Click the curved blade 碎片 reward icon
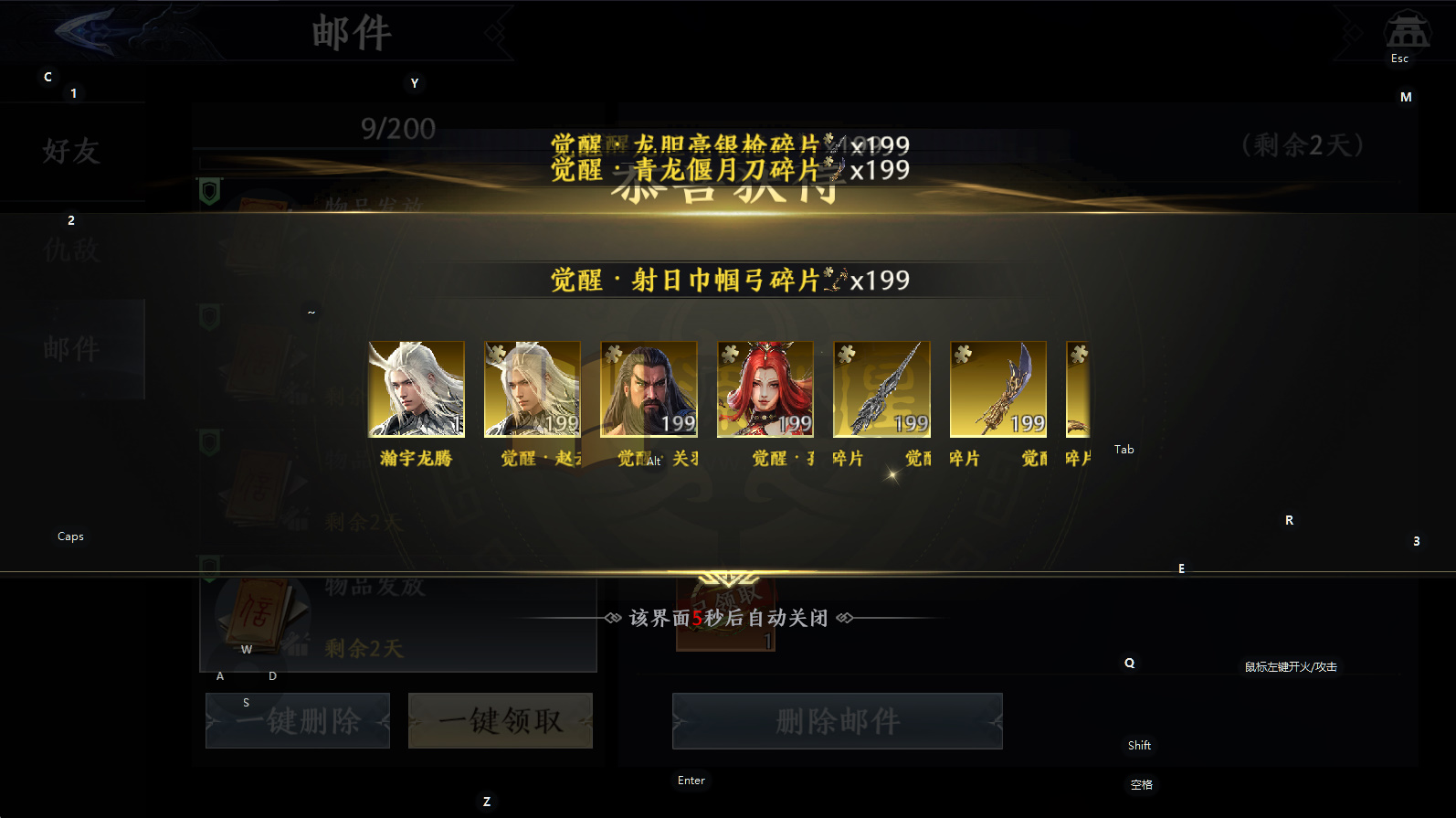This screenshot has height=818, width=1456. (997, 388)
